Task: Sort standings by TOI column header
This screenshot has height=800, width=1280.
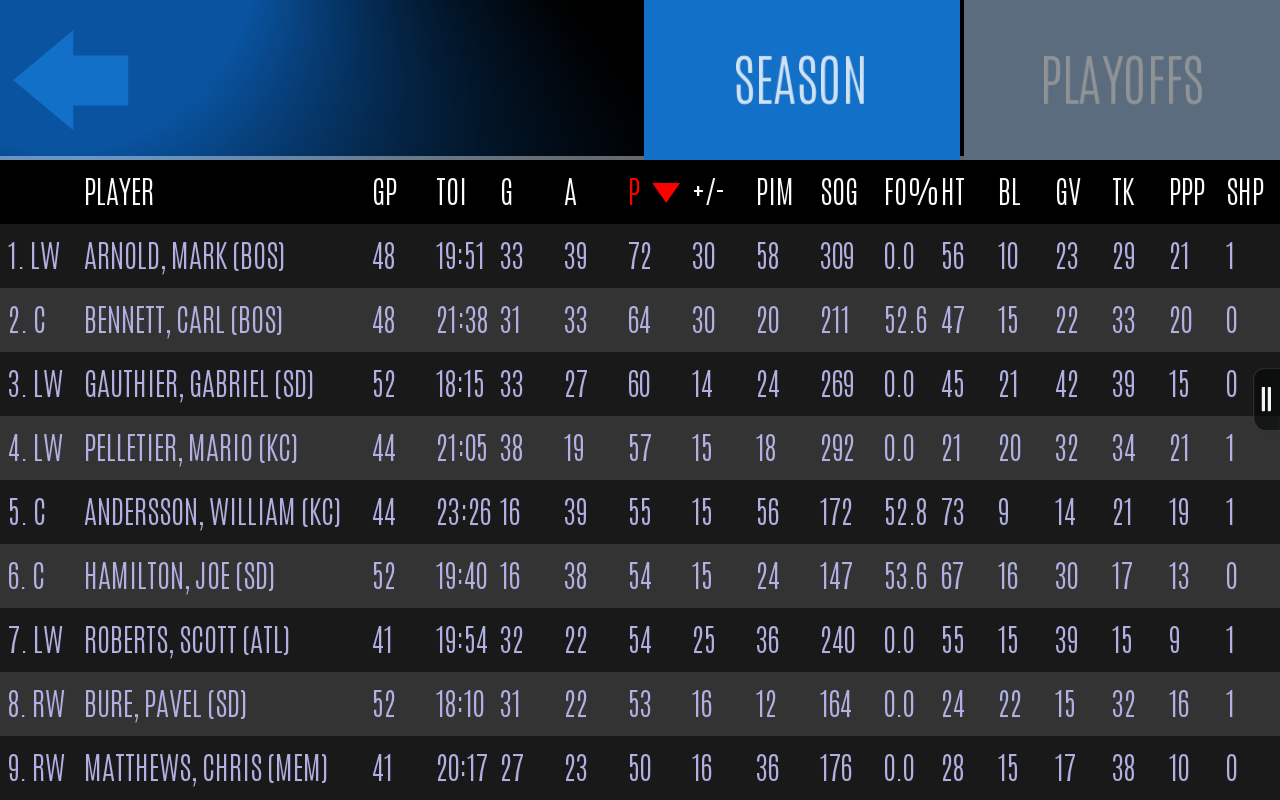Action: pos(450,192)
